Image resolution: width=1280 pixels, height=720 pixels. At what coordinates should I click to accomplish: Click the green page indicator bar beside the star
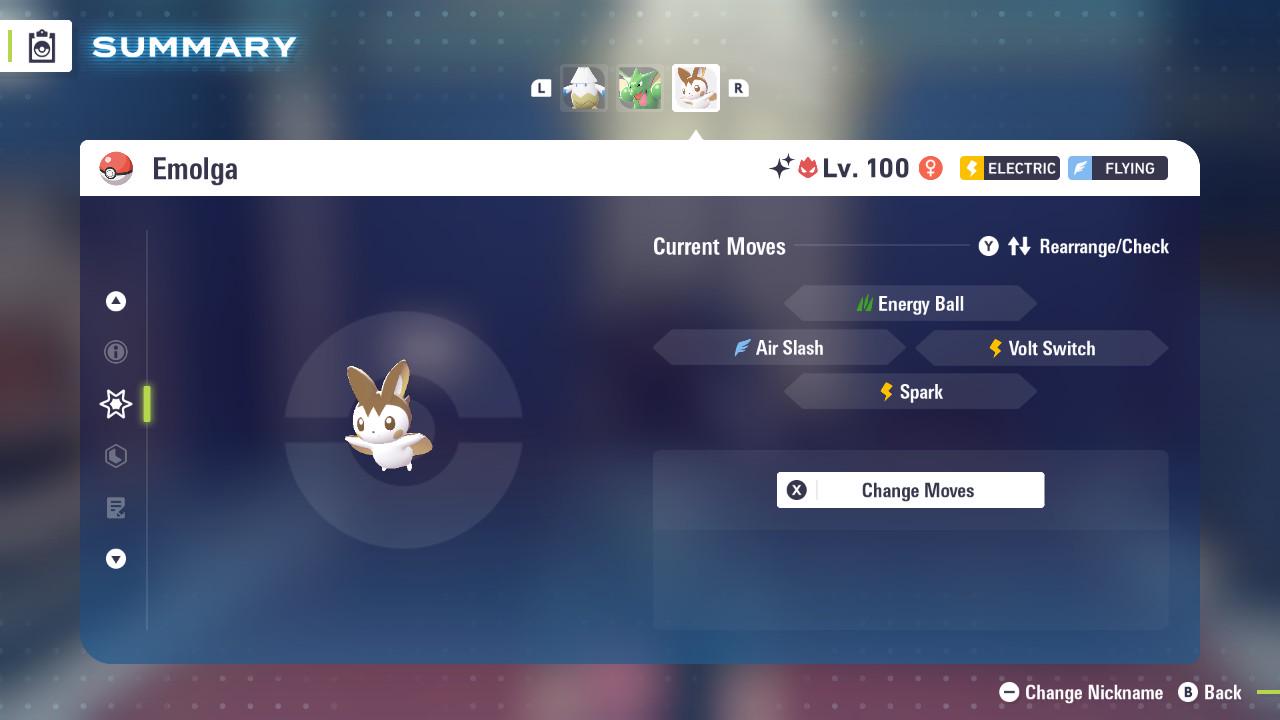point(147,404)
